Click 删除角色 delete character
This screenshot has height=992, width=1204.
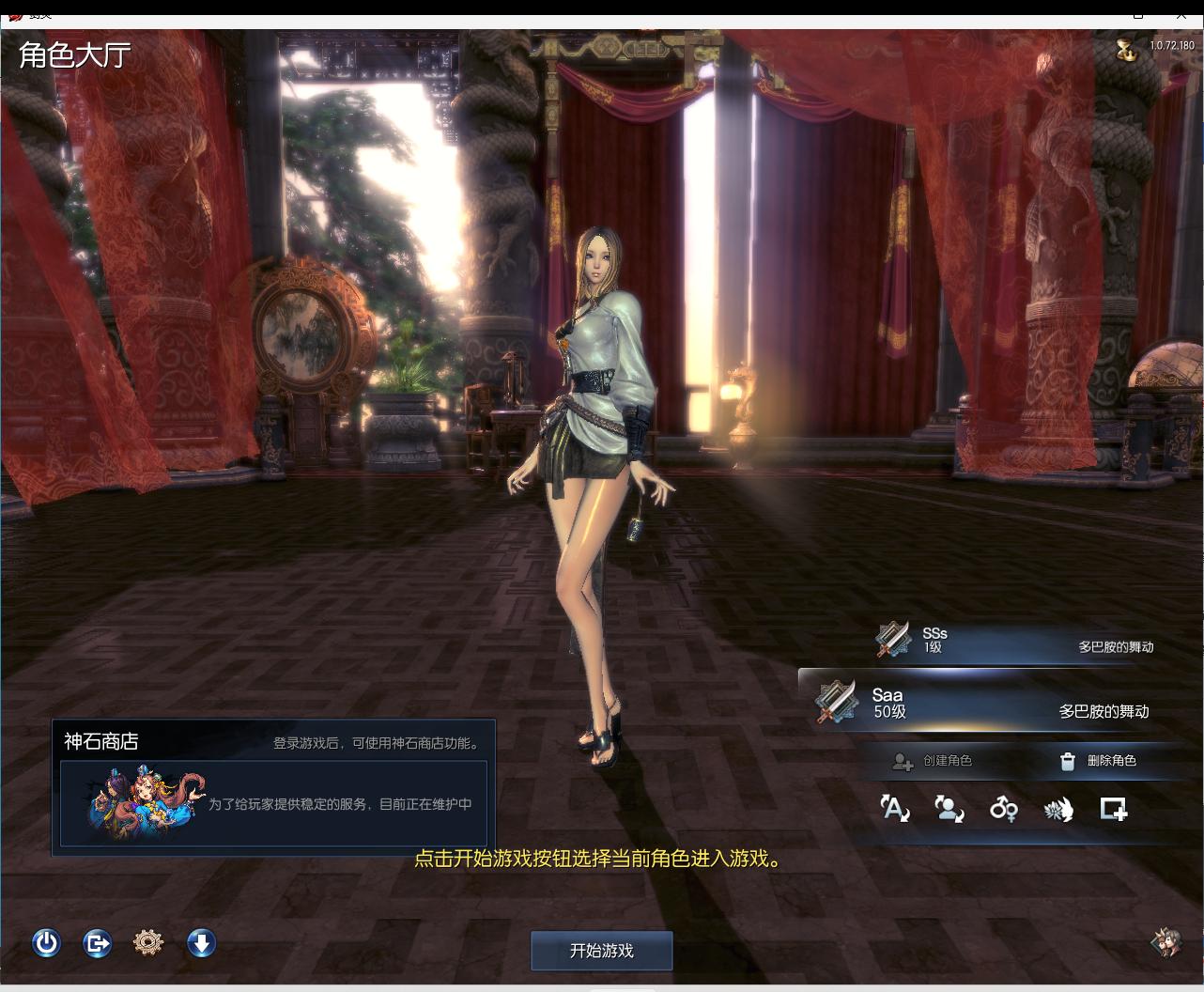[1098, 761]
